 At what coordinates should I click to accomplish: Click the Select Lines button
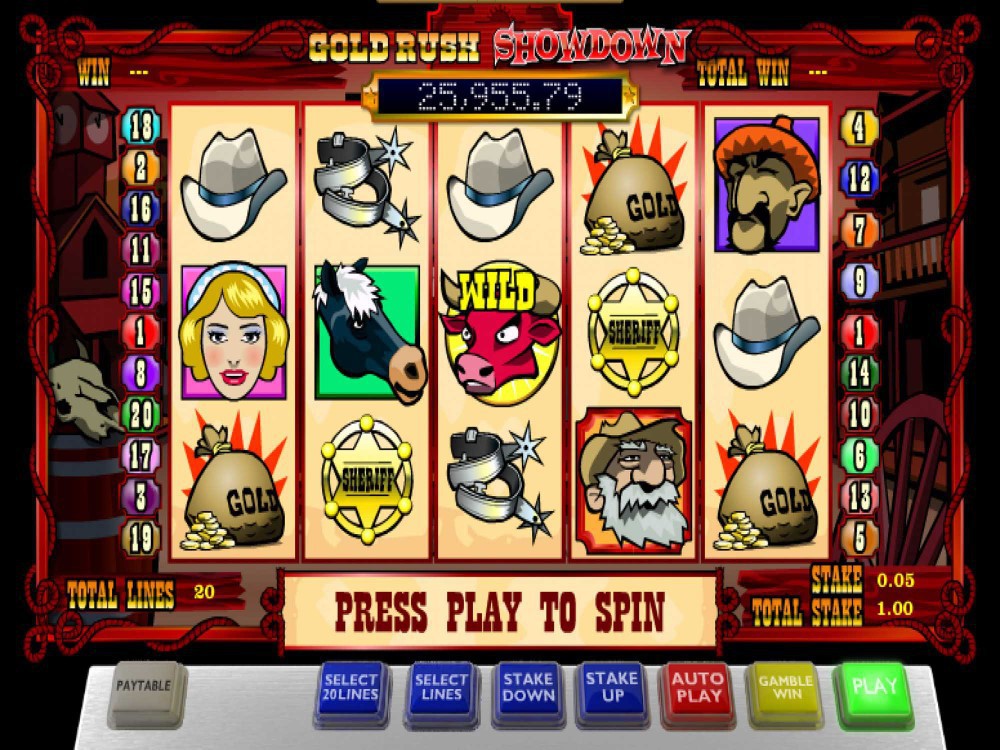(441, 687)
